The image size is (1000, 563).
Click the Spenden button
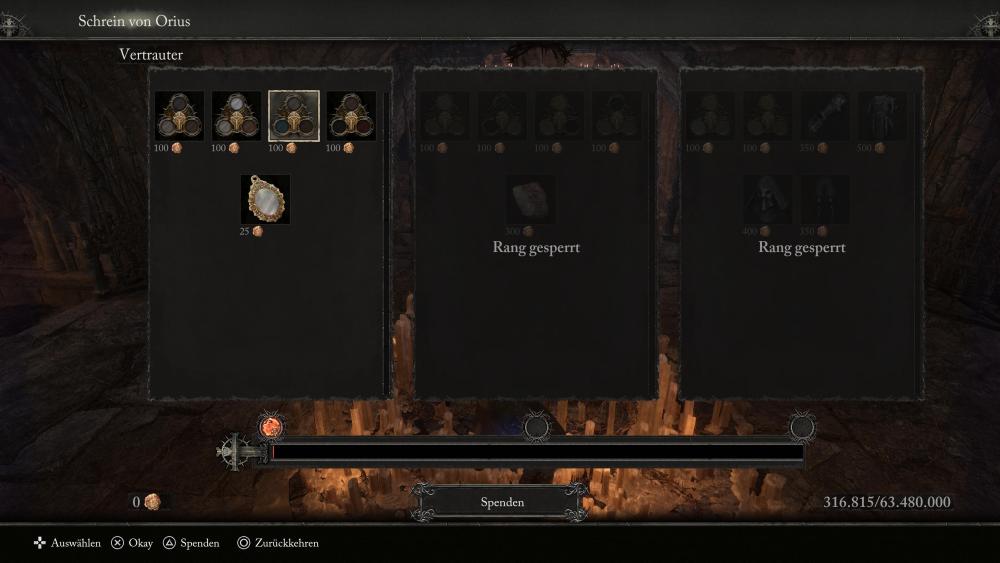coord(501,502)
